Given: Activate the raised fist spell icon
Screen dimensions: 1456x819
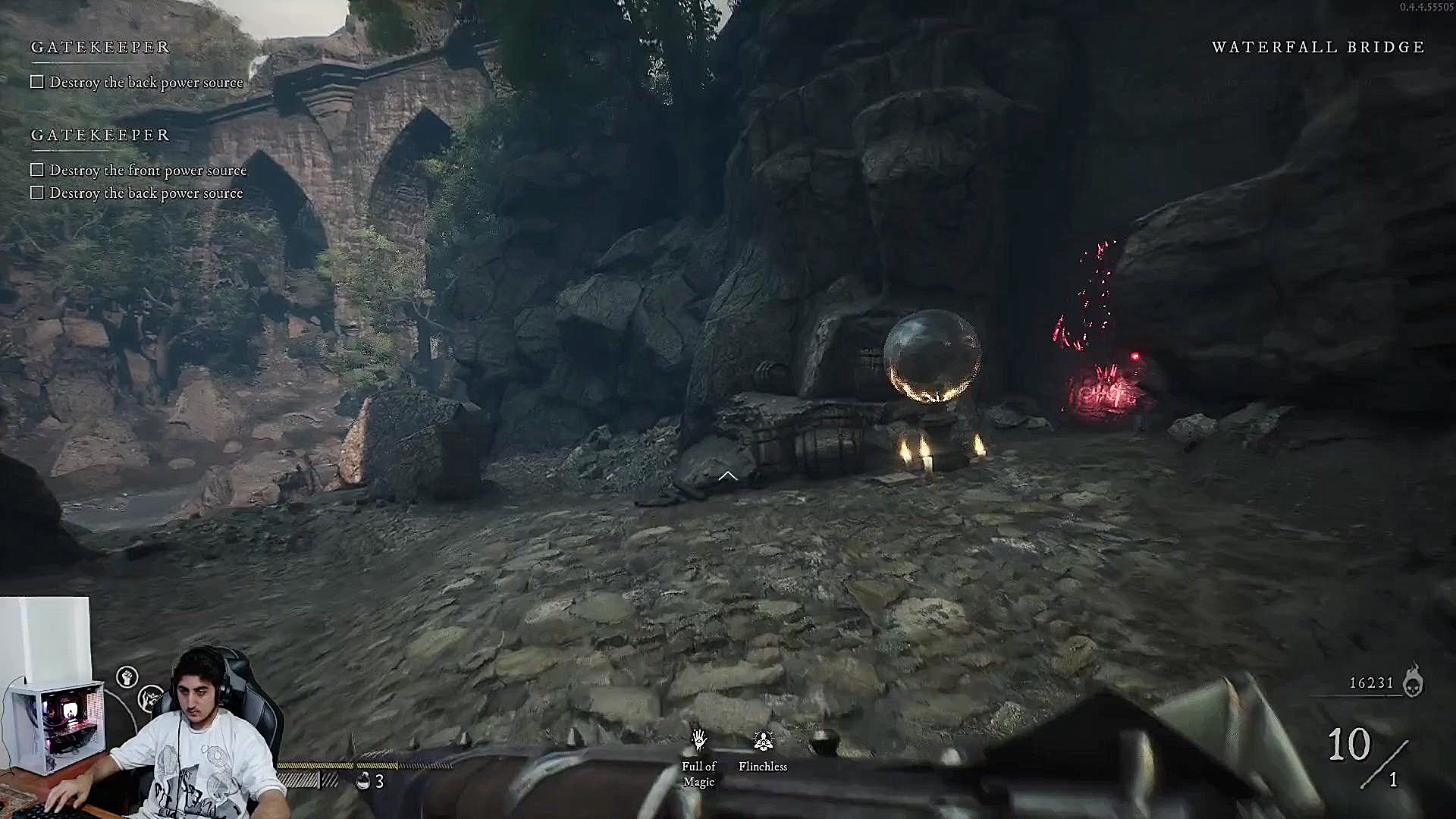Looking at the screenshot, I should [127, 676].
